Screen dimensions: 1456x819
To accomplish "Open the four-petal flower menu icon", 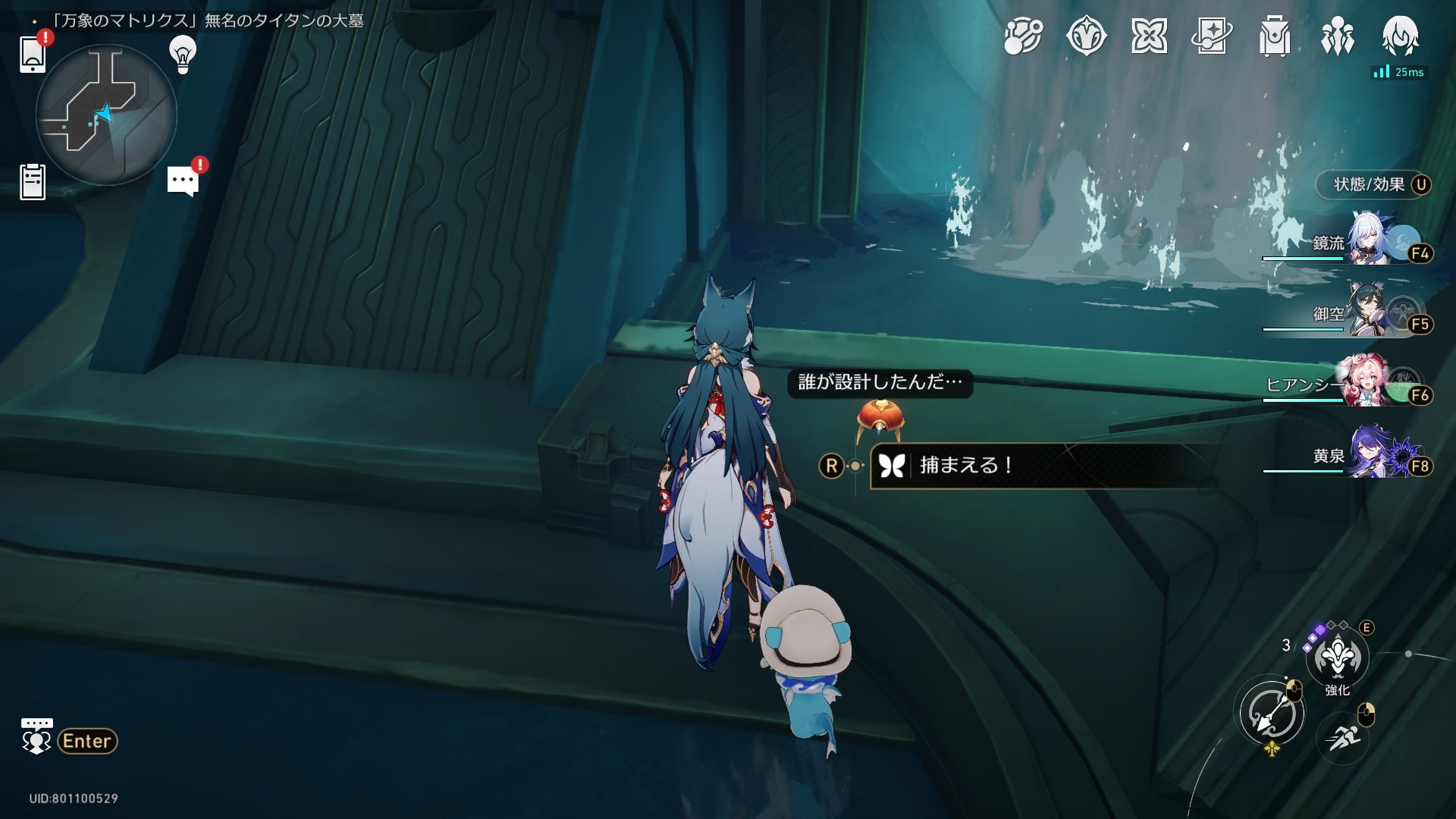I will click(1149, 36).
